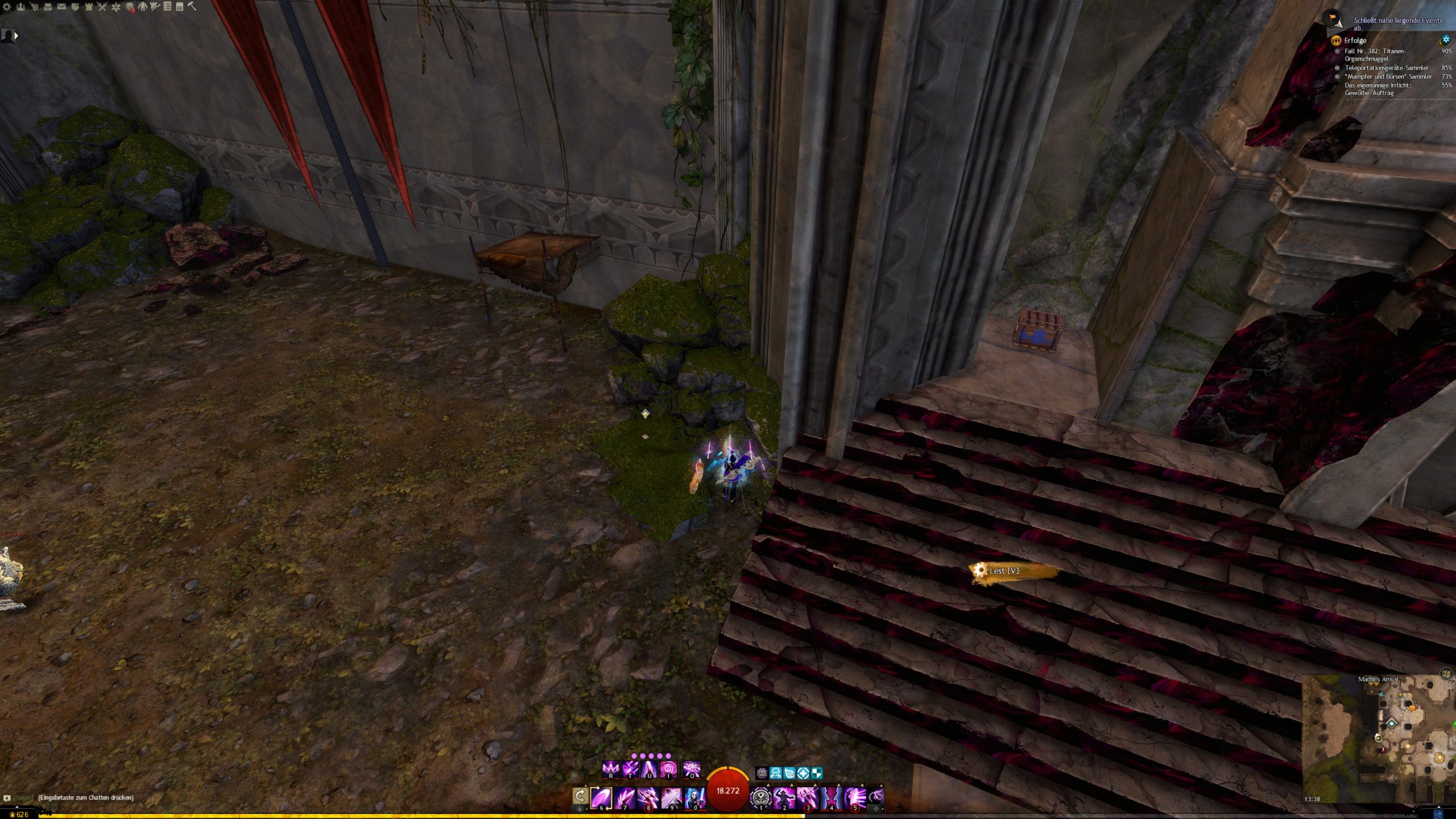This screenshot has height=819, width=1456.
Task: Click the lion icon with red alert
Action: [130, 7]
